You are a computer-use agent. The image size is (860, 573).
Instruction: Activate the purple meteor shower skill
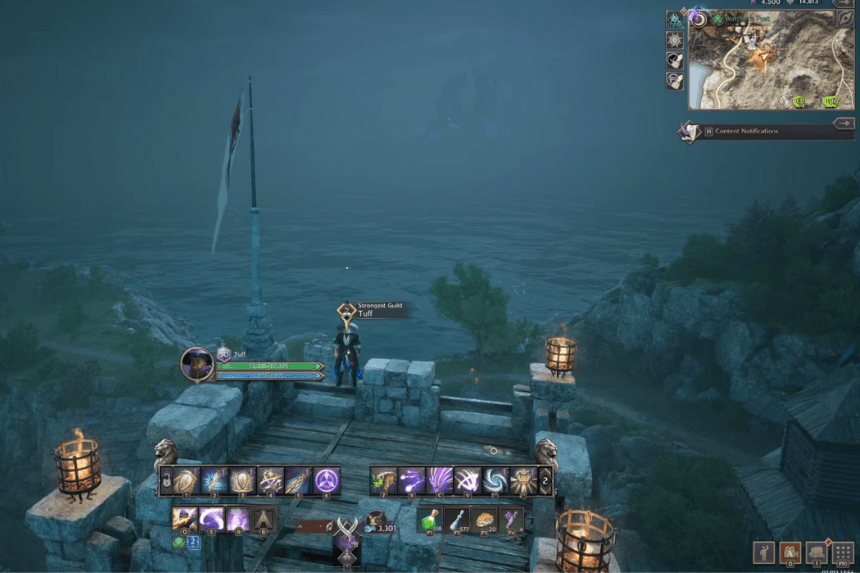click(440, 481)
